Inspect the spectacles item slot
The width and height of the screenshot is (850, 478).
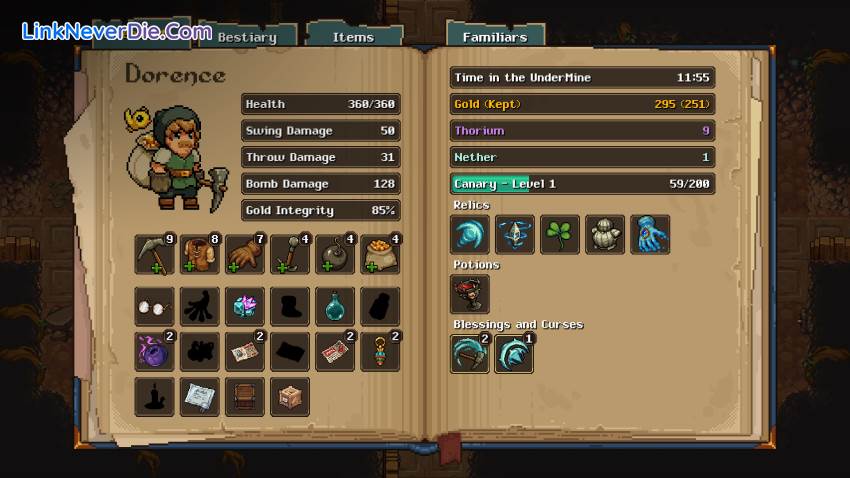[x=154, y=307]
